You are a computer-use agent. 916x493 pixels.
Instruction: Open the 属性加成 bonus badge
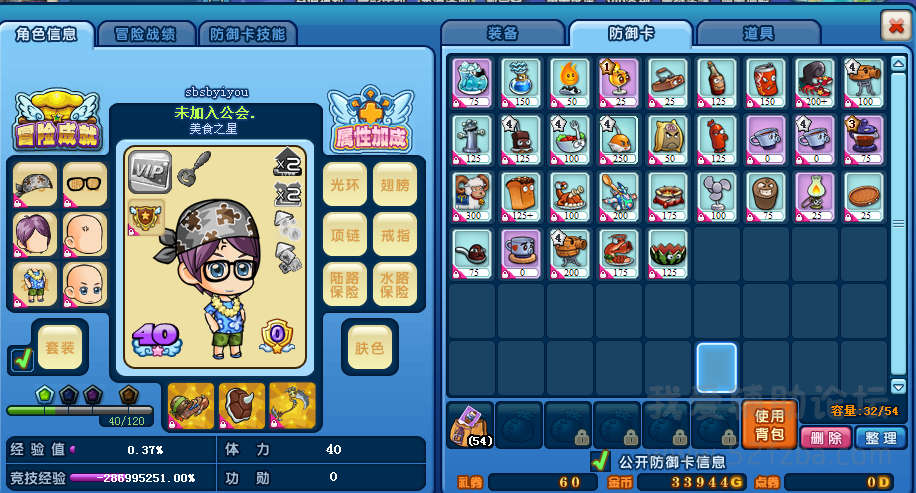371,122
